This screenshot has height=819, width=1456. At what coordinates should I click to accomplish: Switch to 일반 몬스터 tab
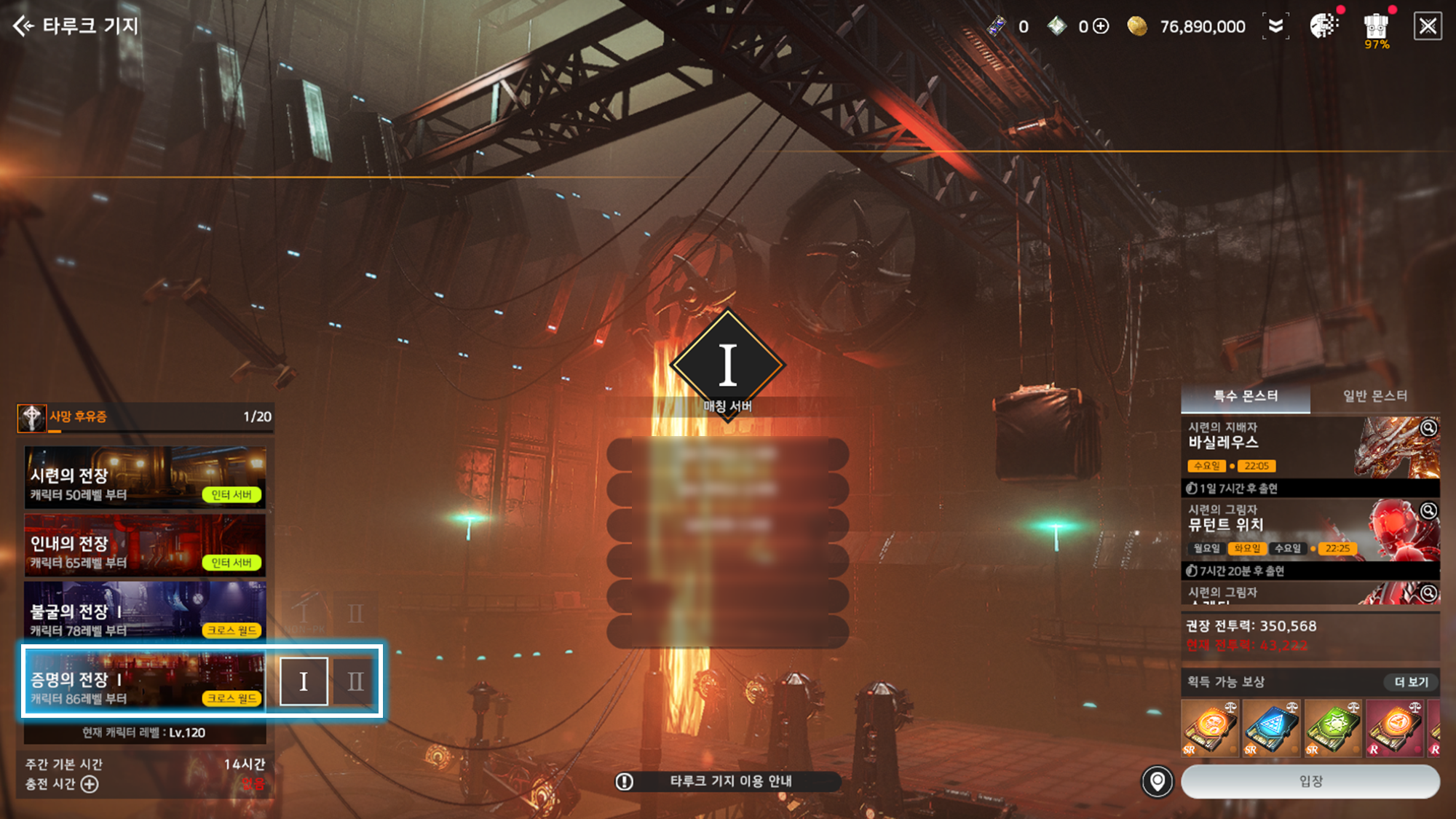click(1374, 396)
